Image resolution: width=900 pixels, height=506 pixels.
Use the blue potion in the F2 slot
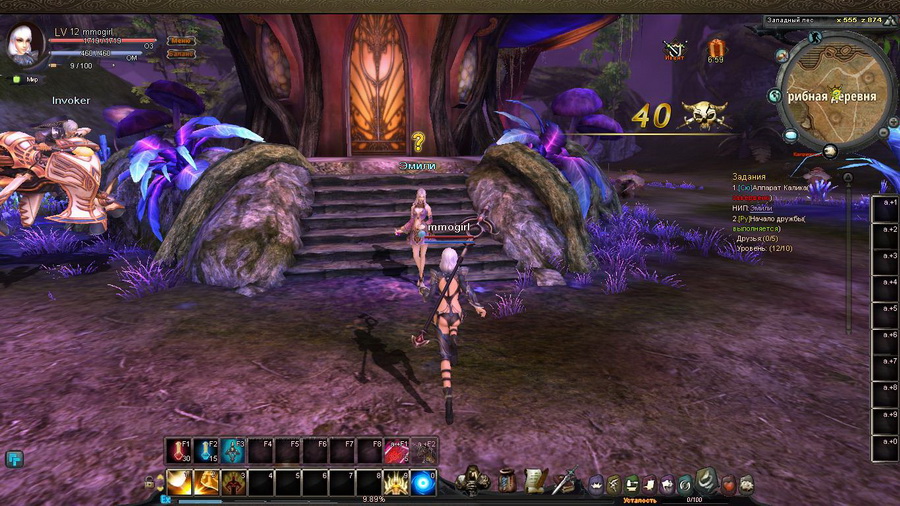pyautogui.click(x=207, y=452)
